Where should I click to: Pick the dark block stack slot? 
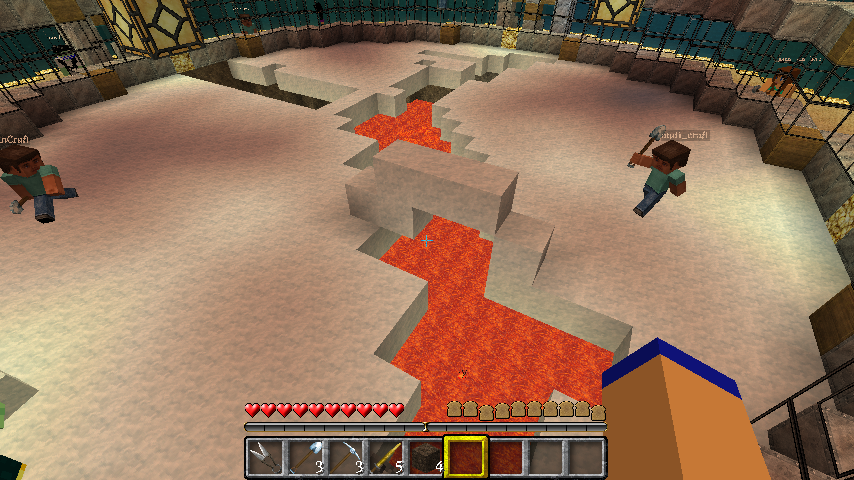(x=425, y=457)
